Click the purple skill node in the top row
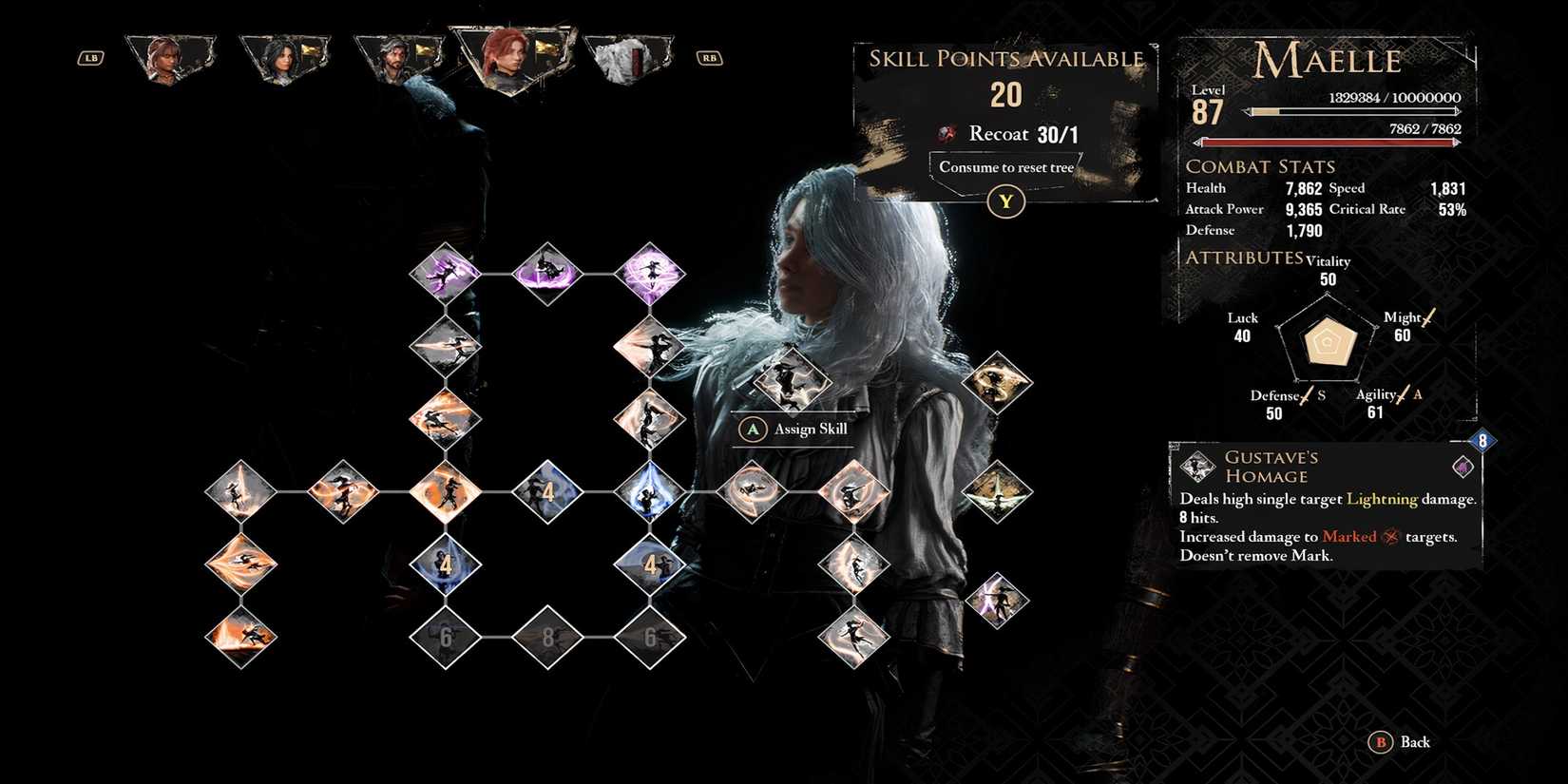The image size is (1568, 784). 546,273
